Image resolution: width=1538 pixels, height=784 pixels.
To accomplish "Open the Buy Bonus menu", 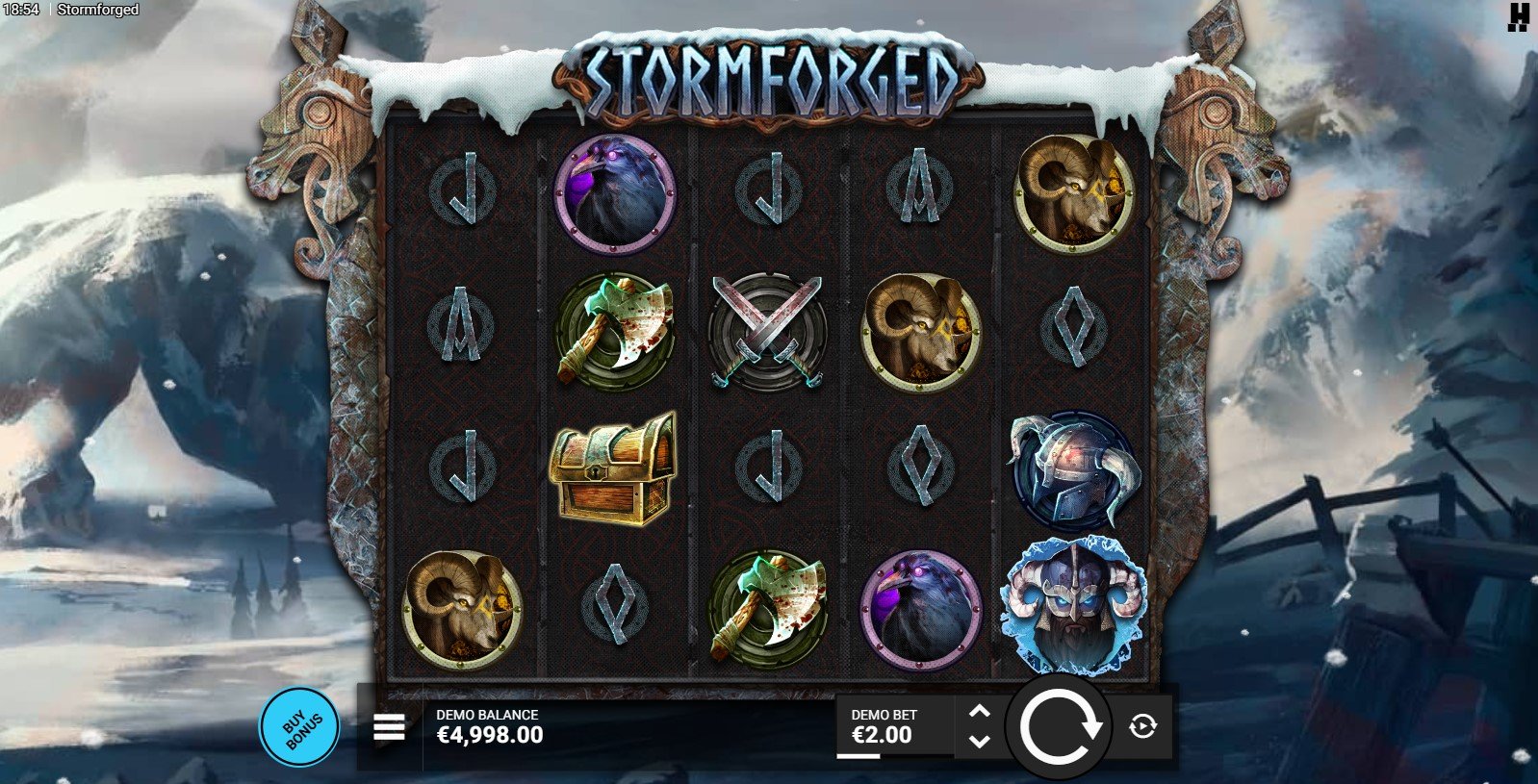I will [298, 727].
